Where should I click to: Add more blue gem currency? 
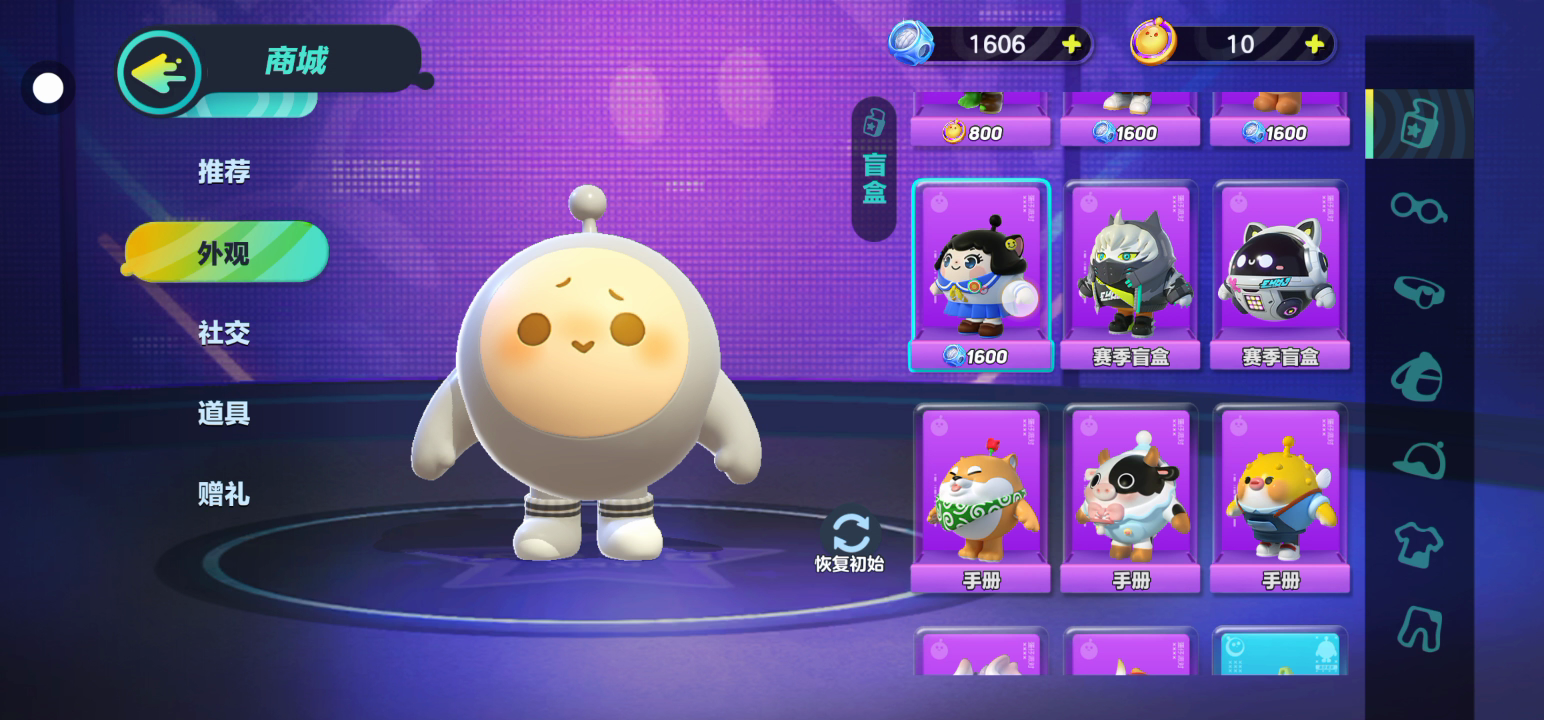pos(1071,44)
